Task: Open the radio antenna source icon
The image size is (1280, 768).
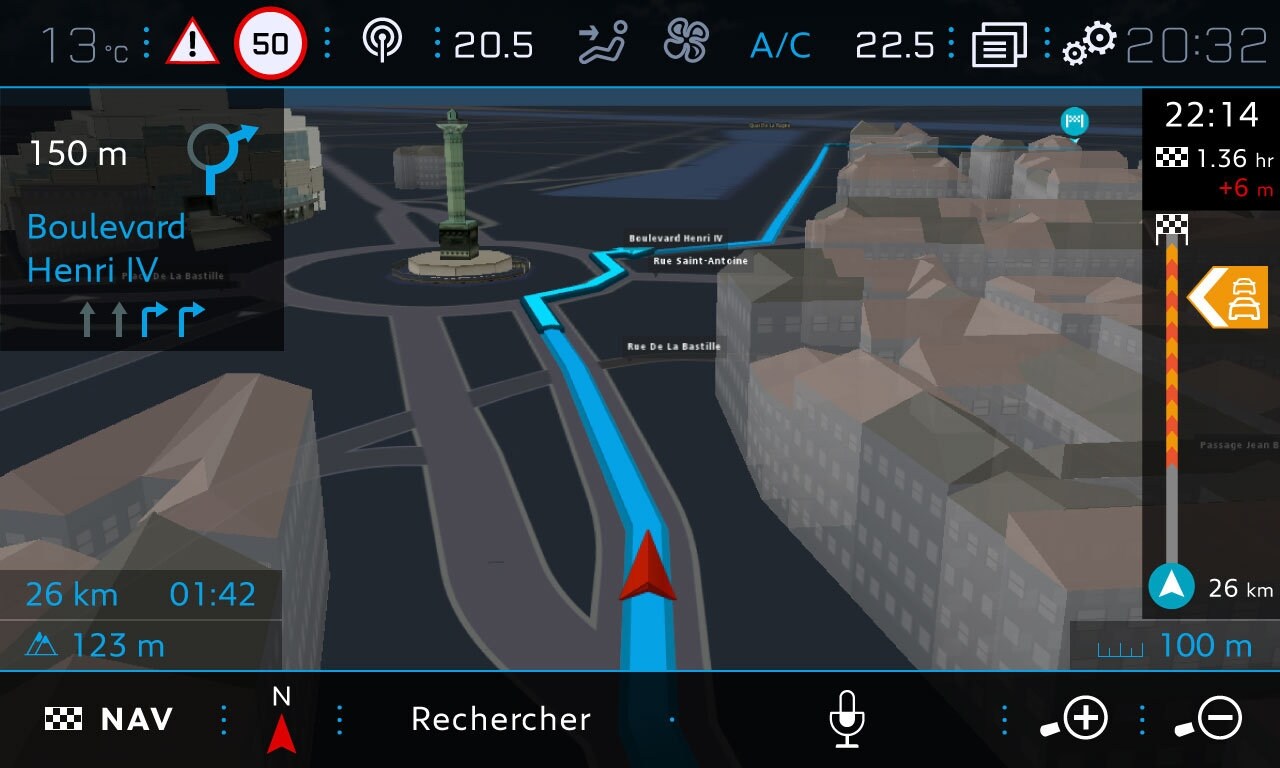Action: click(382, 43)
